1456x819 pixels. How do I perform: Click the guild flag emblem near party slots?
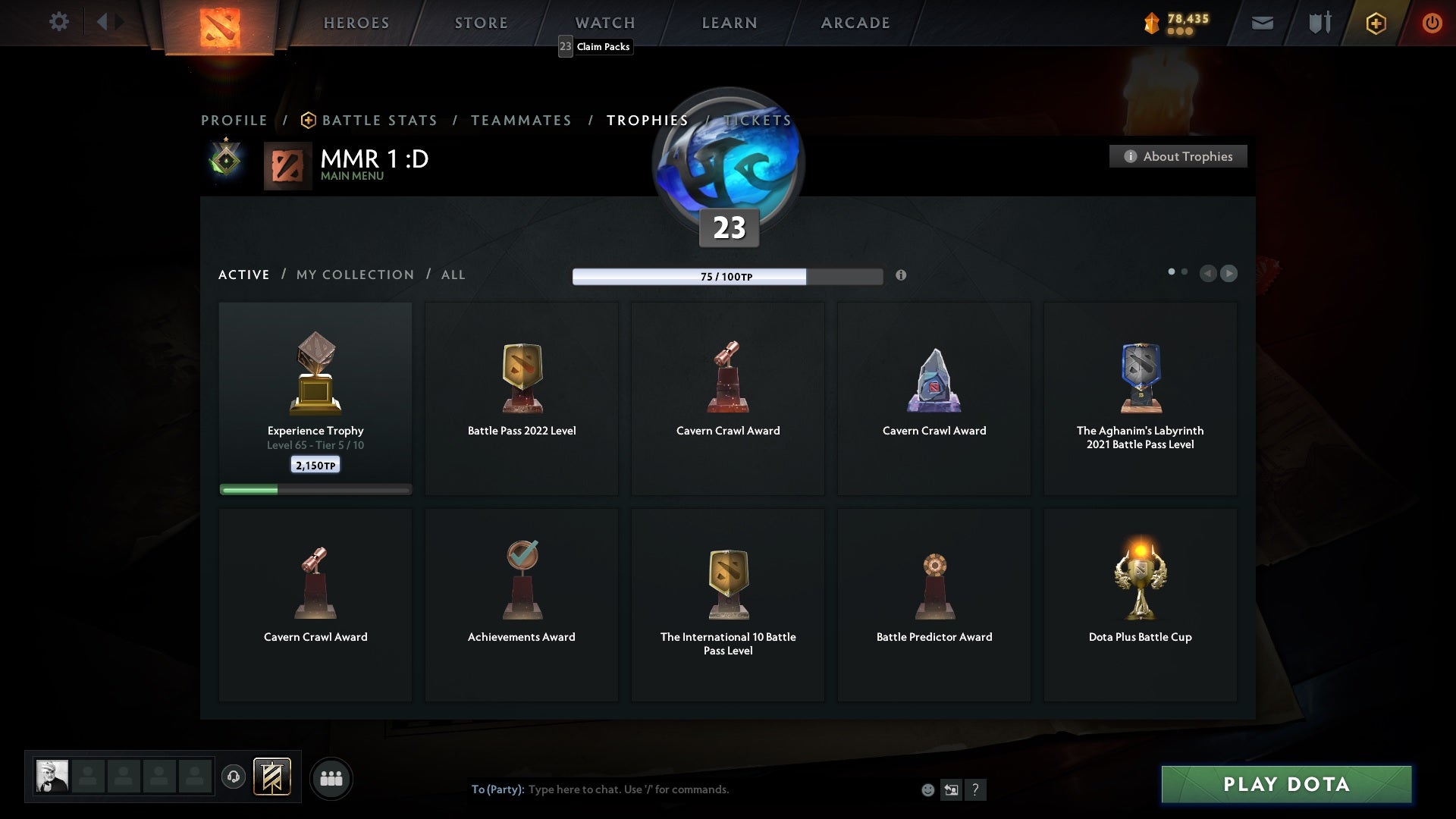[273, 778]
